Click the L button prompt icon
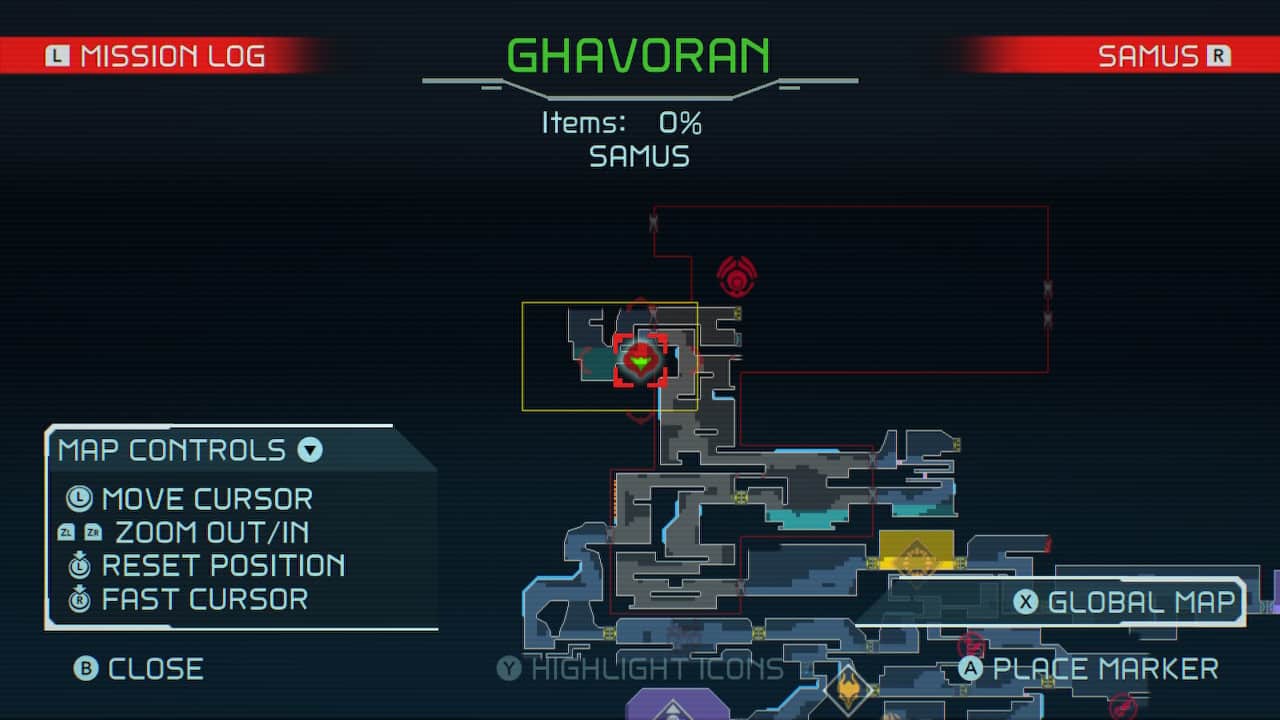Screen dimensions: 1280x720 [57, 56]
